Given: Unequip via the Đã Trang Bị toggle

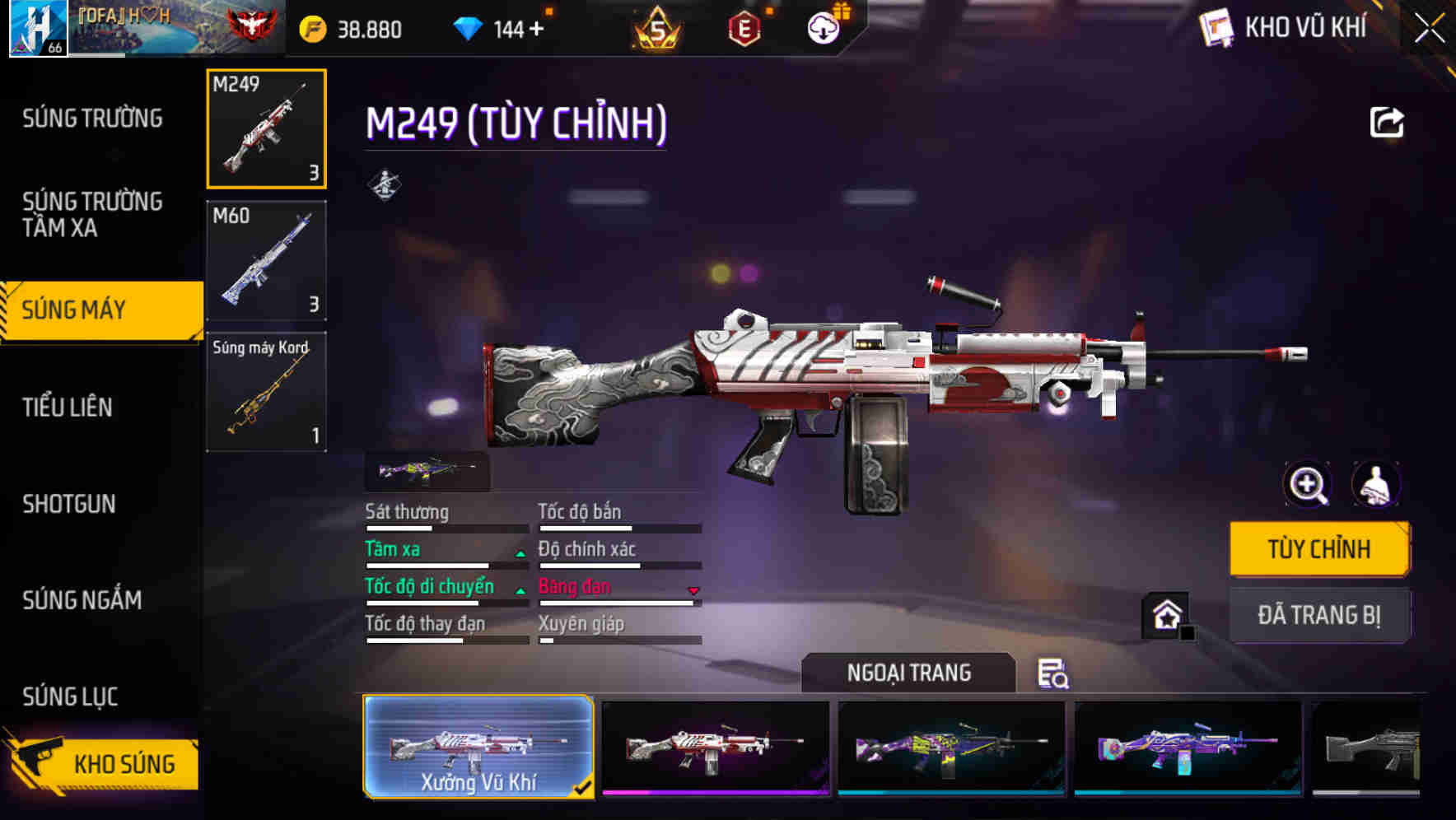Looking at the screenshot, I should click(x=1318, y=615).
